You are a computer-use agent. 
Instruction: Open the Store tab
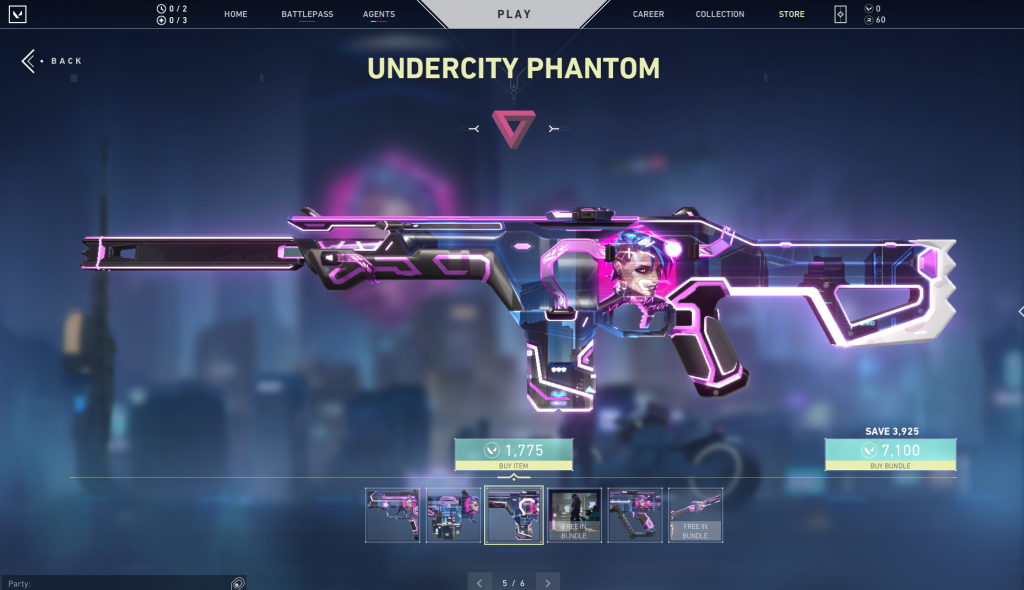(x=792, y=15)
